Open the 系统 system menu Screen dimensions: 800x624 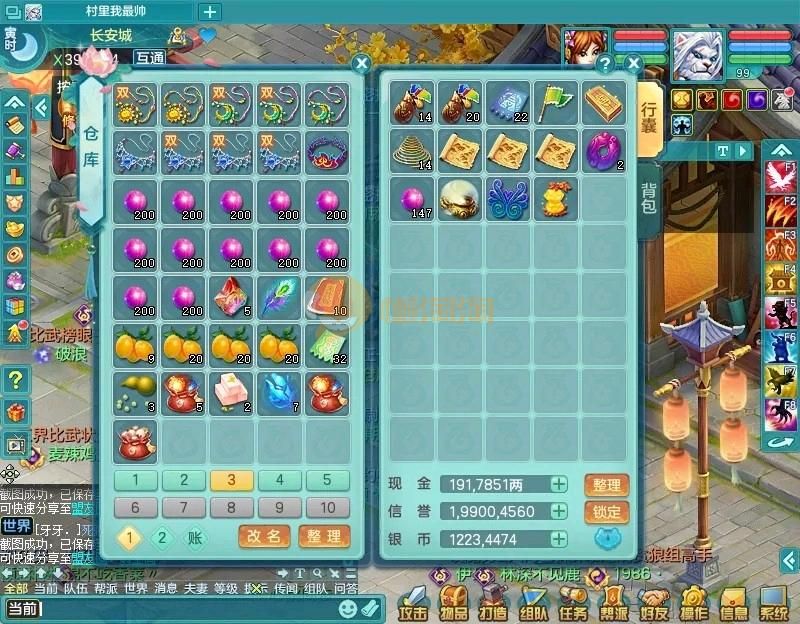(x=773, y=606)
